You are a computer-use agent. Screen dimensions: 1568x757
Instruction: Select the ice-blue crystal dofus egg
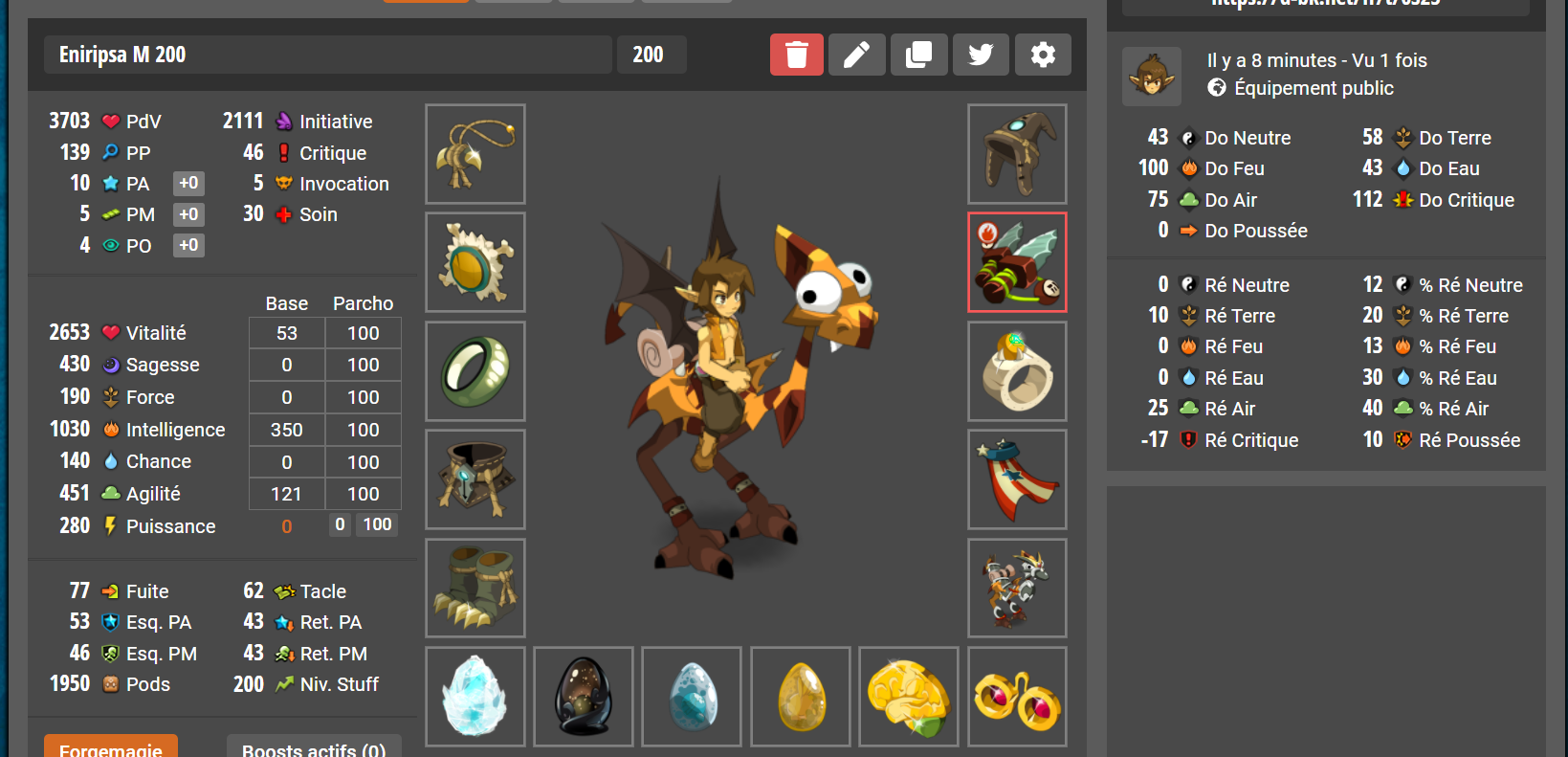pos(475,696)
